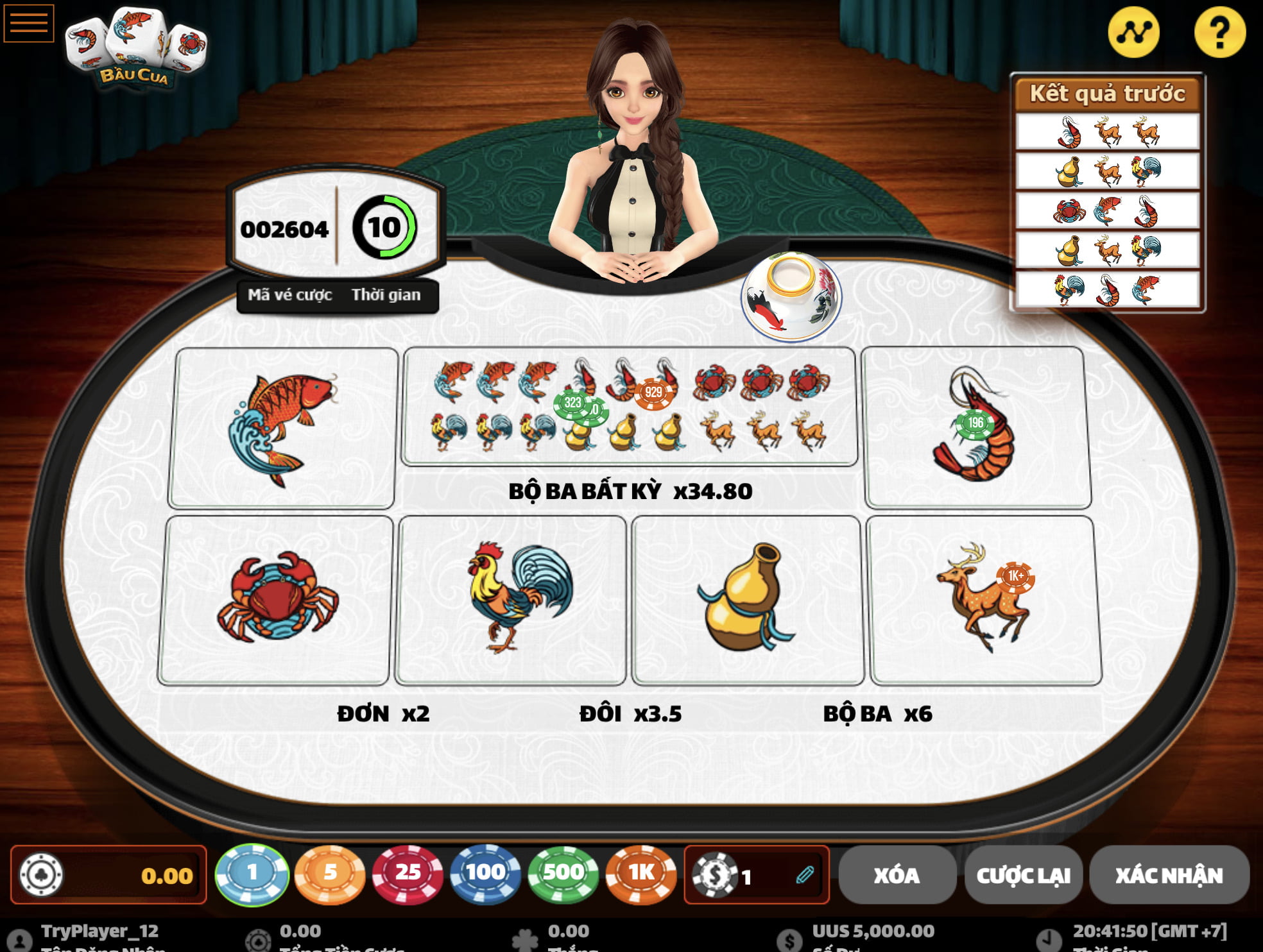
Task: Open the statistics chart icon
Action: point(1133,33)
